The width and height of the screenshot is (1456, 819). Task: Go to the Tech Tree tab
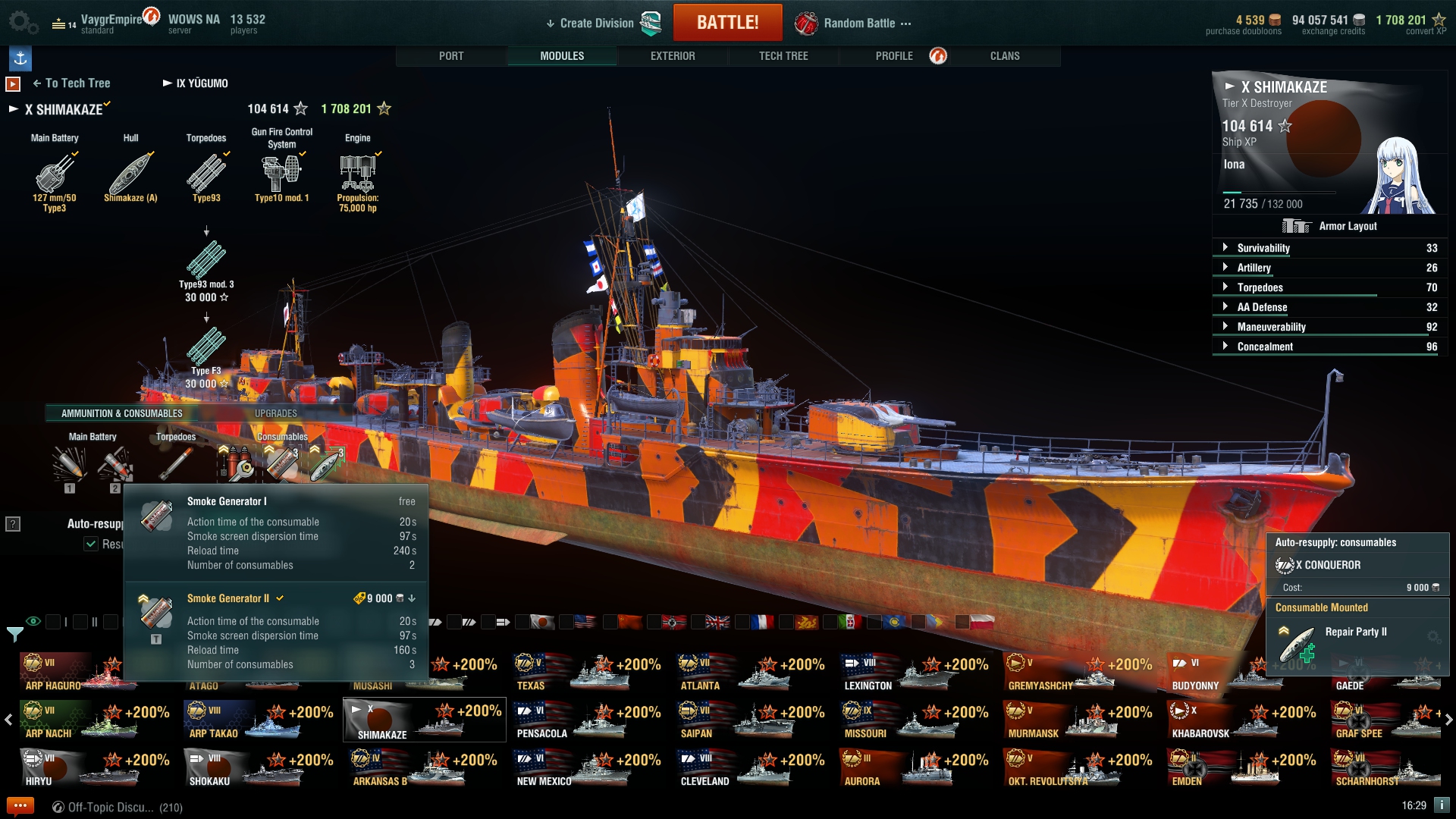pyautogui.click(x=783, y=56)
